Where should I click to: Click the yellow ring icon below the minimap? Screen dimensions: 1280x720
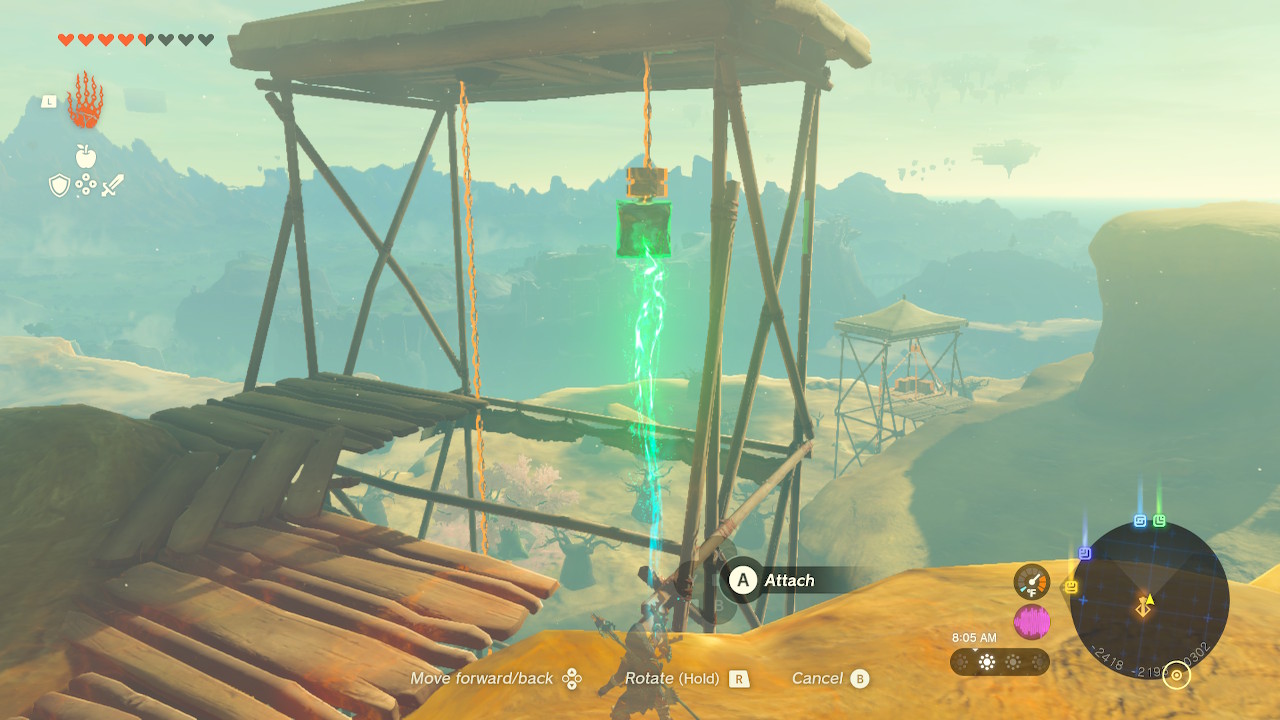(1177, 676)
